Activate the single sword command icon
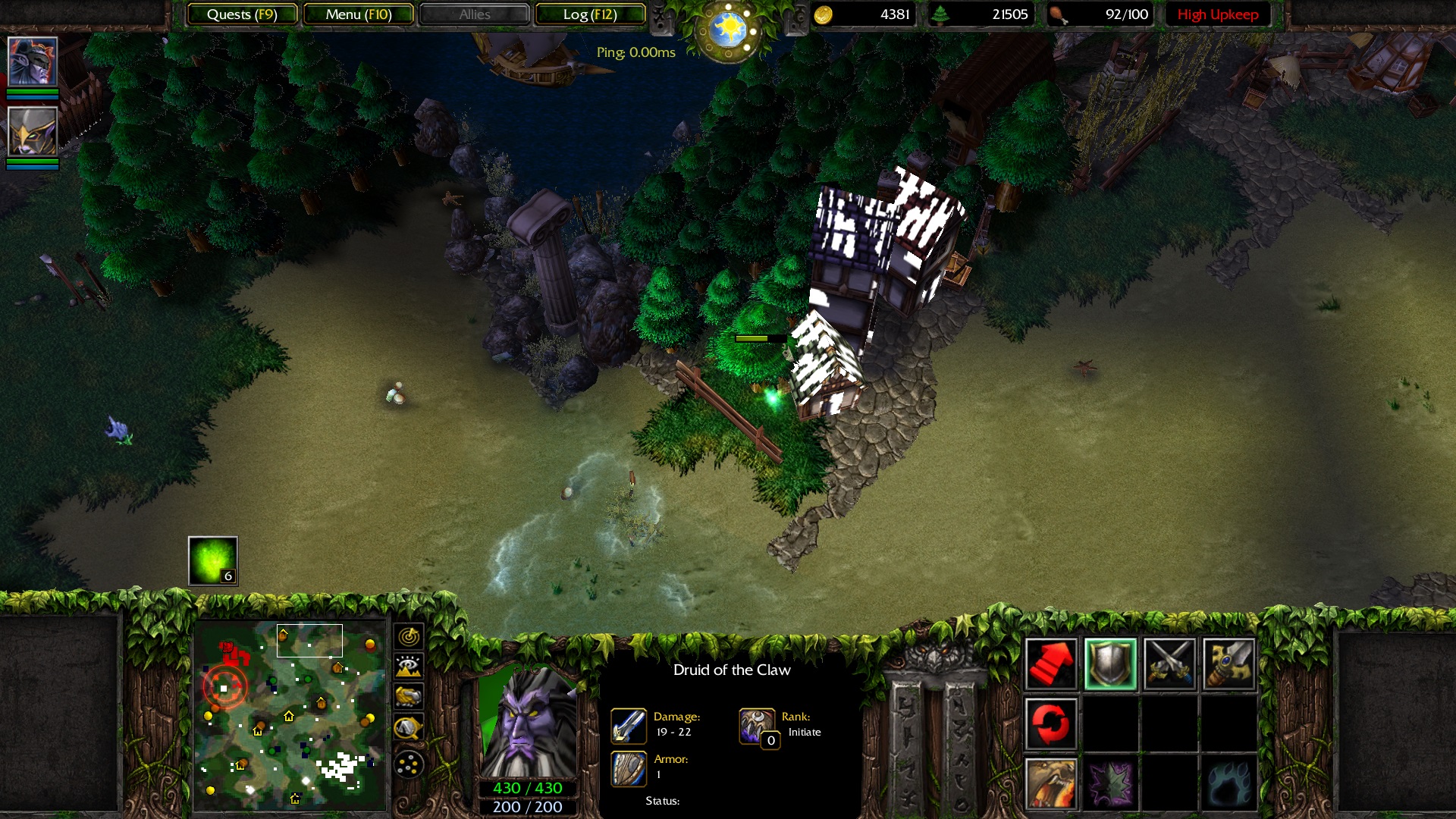1456x819 pixels. point(1228,664)
